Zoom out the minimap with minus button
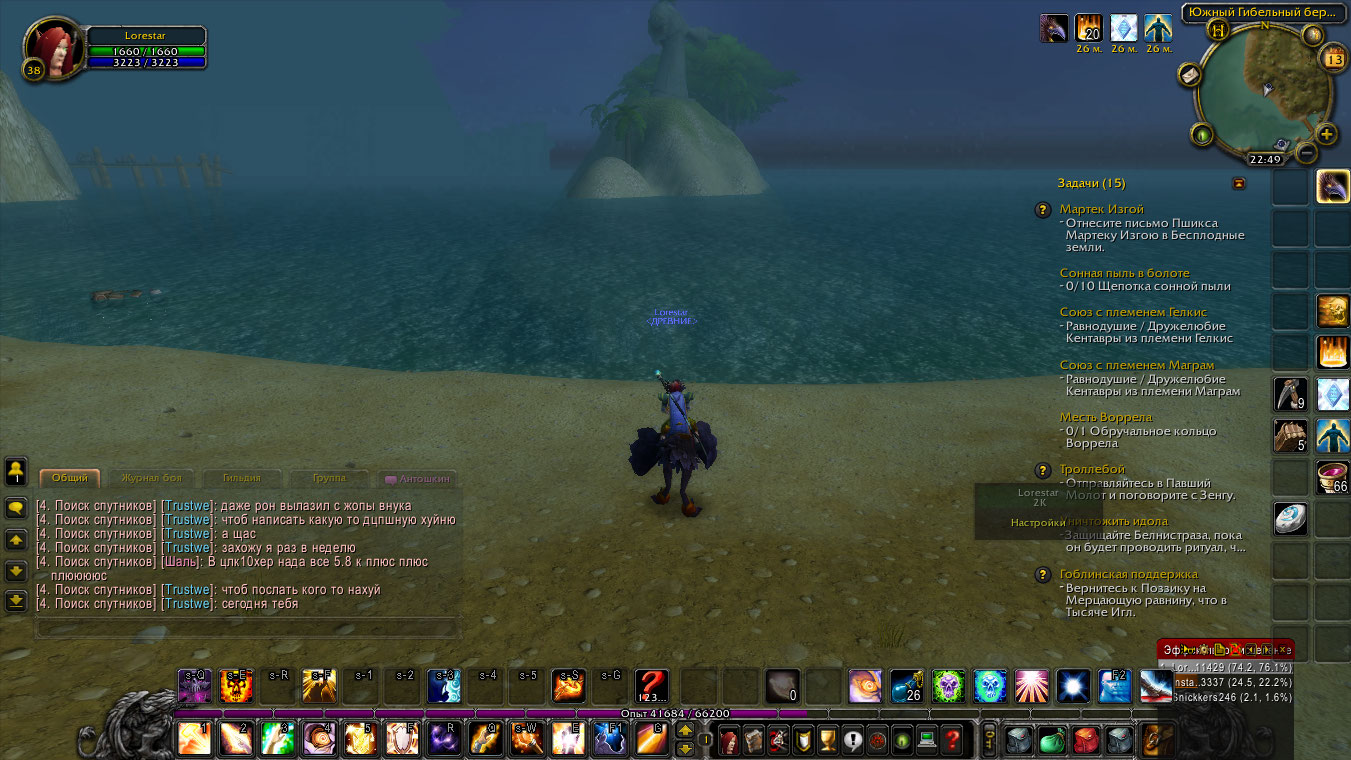1351x760 pixels. [1306, 153]
